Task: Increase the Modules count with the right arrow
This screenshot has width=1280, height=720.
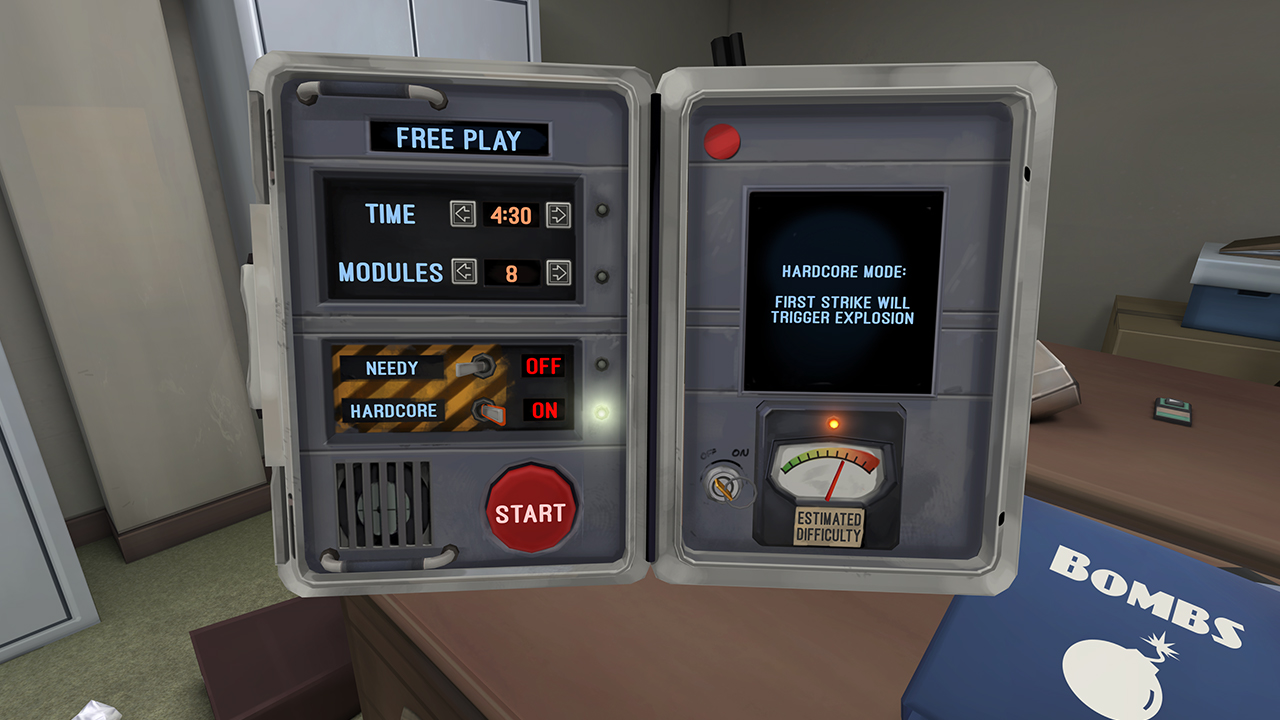Action: 560,271
